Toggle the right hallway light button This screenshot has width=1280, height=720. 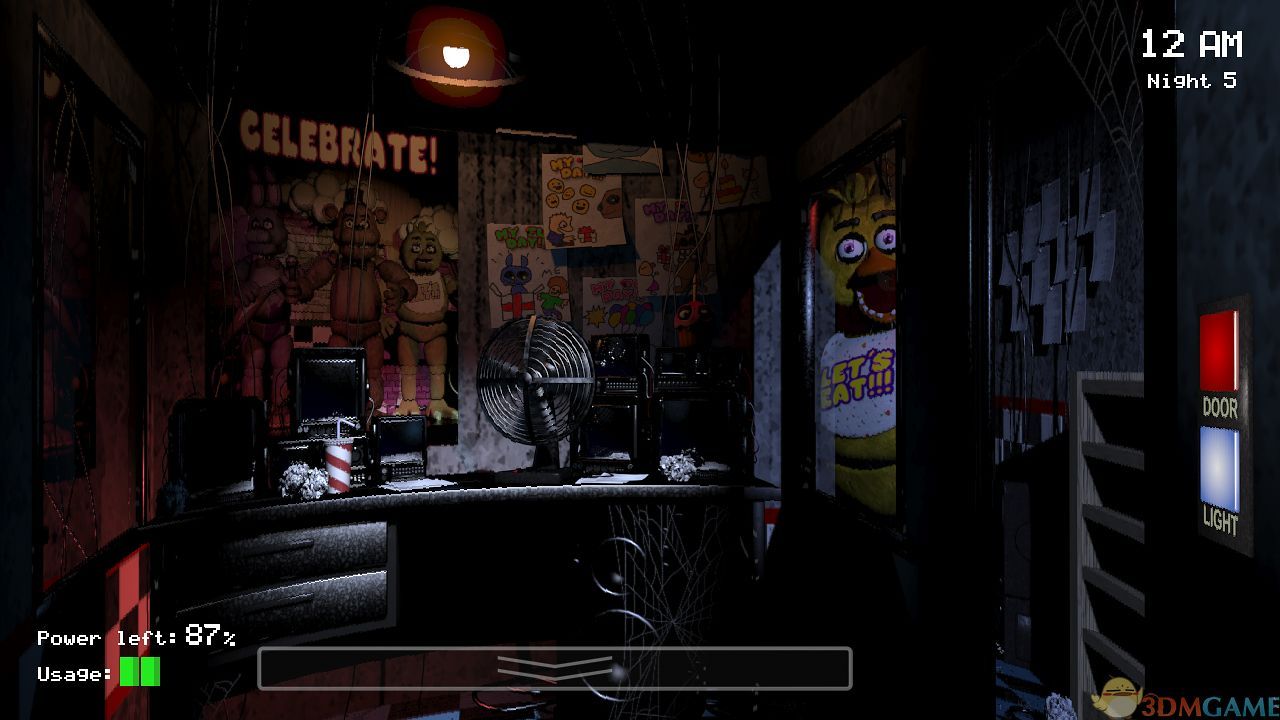[1219, 469]
